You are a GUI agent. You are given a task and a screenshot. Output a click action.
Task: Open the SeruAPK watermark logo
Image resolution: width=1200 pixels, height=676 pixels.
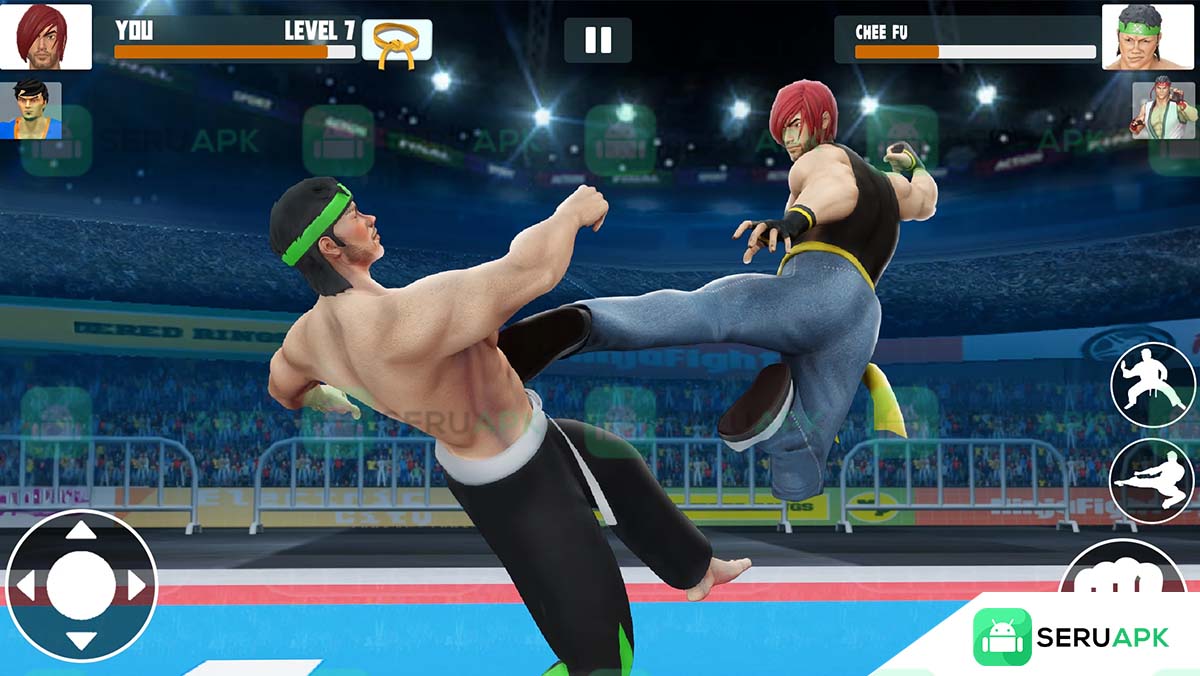(1070, 637)
